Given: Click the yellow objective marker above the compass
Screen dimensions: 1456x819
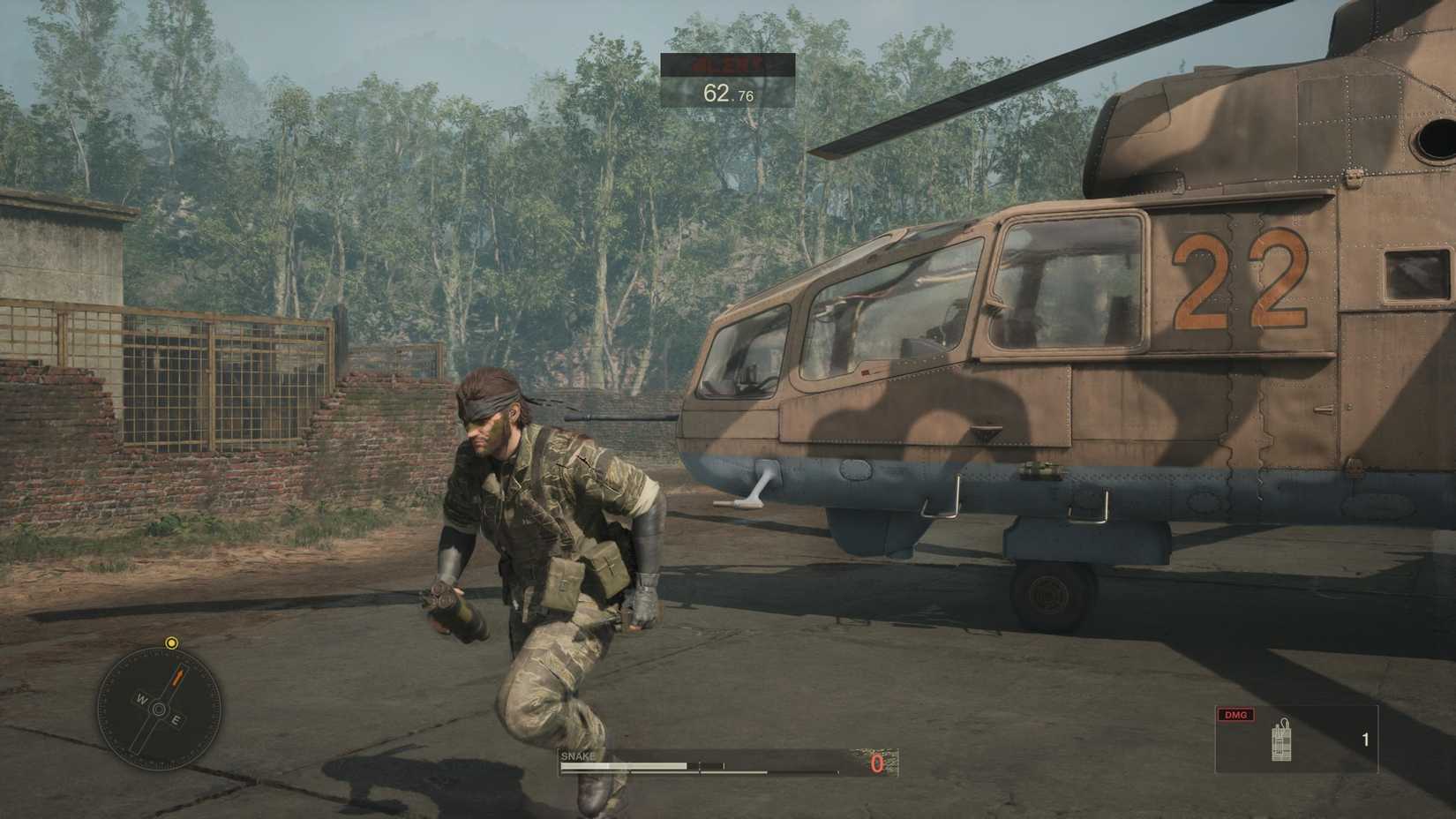Looking at the screenshot, I should [170, 642].
